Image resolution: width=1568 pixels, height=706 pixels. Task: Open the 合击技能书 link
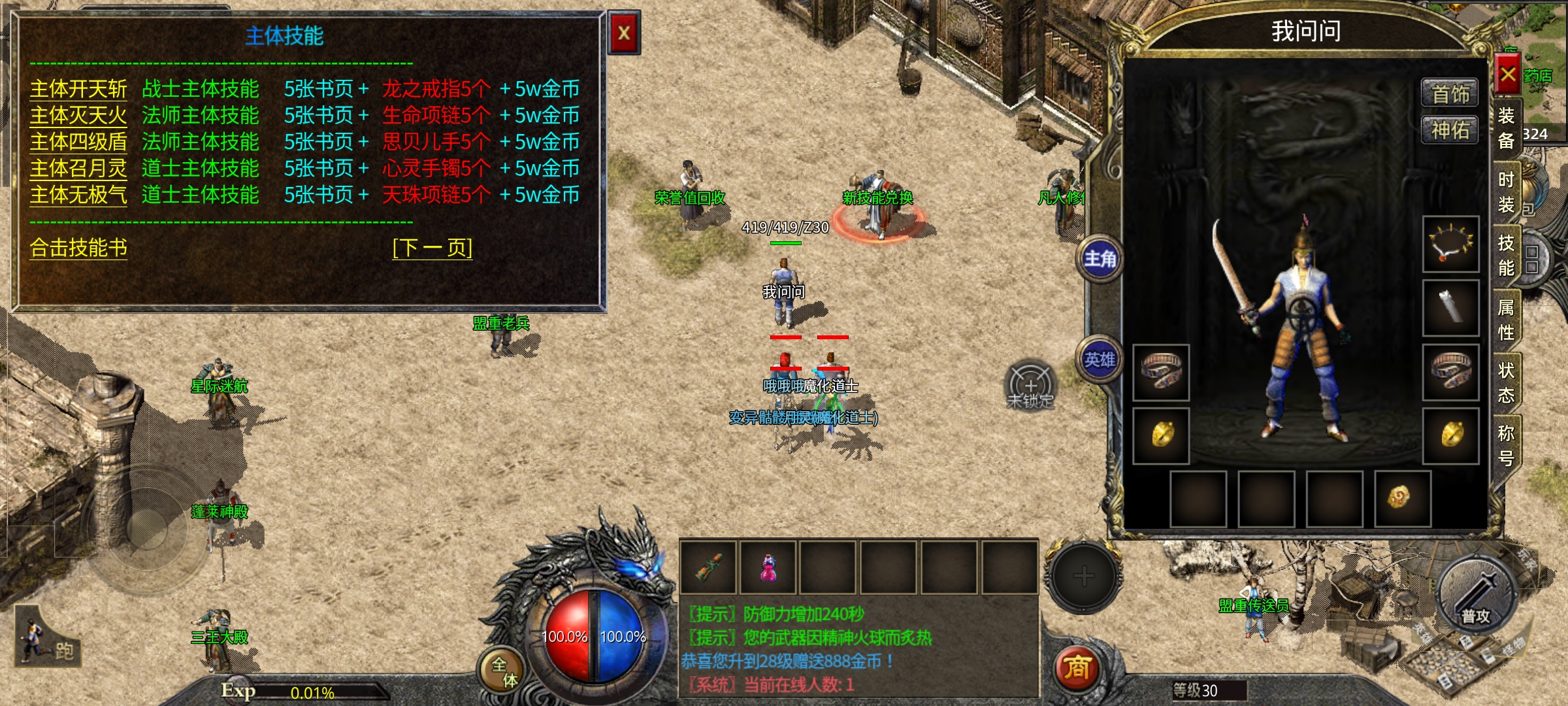pos(78,248)
